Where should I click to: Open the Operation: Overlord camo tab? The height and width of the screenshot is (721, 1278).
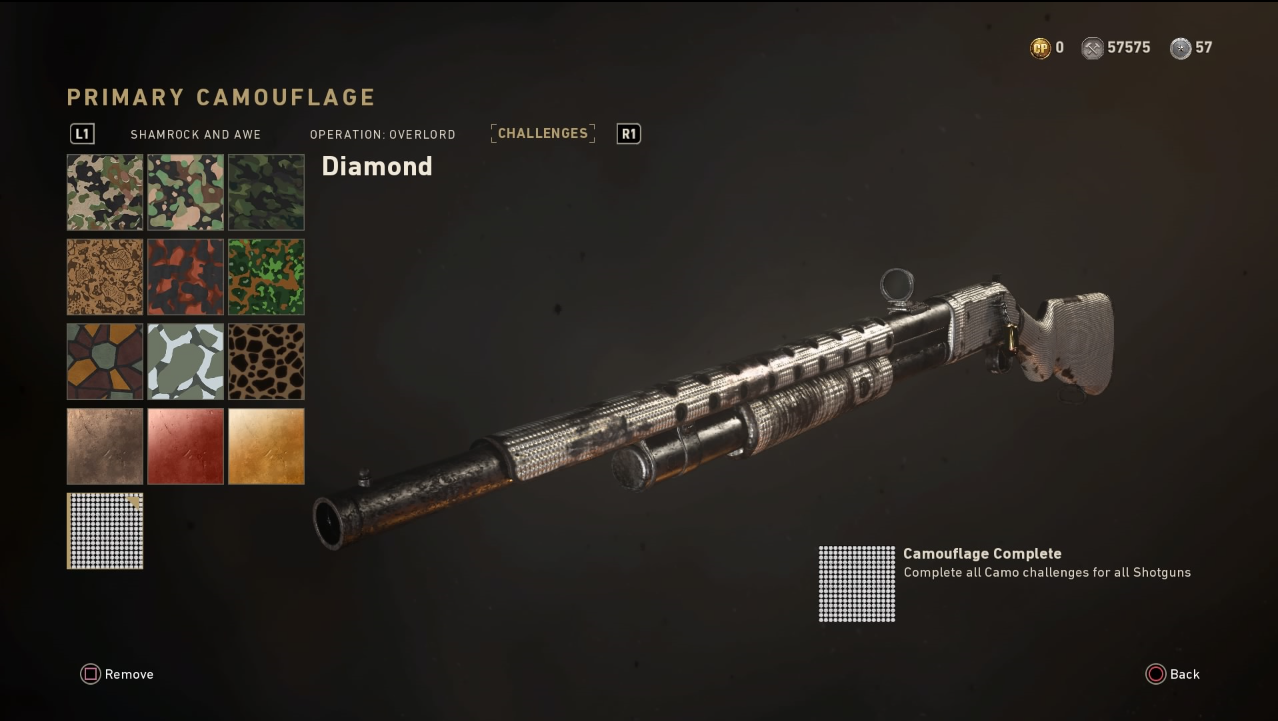point(382,134)
